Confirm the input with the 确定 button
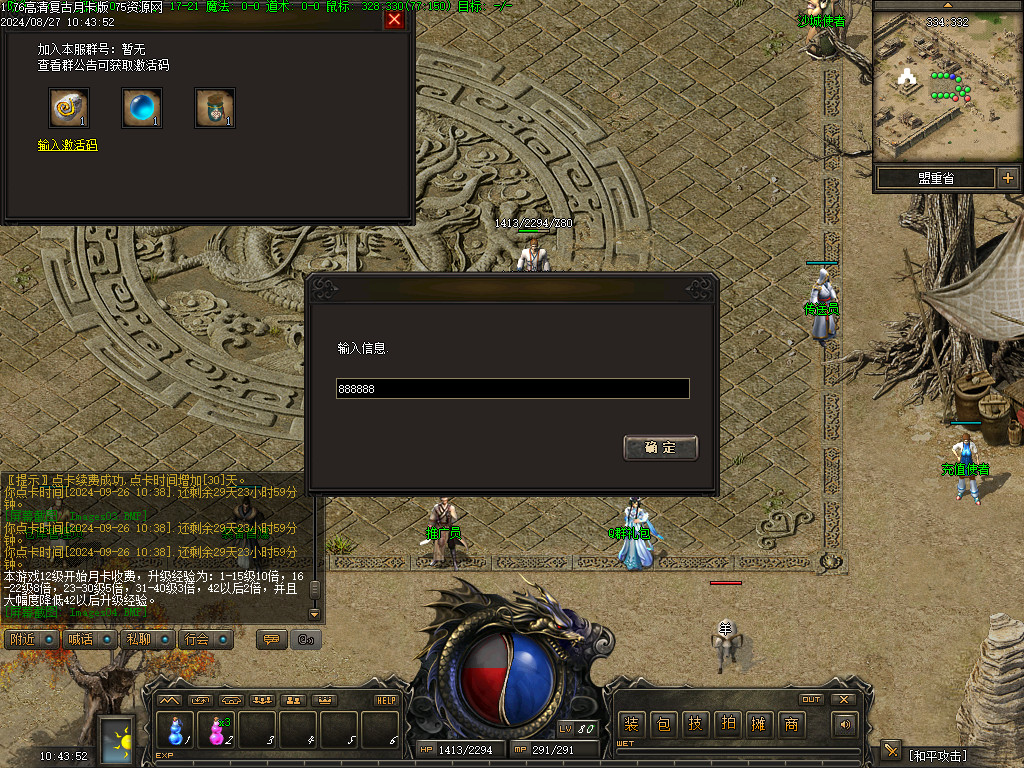Image resolution: width=1024 pixels, height=768 pixels. point(660,447)
